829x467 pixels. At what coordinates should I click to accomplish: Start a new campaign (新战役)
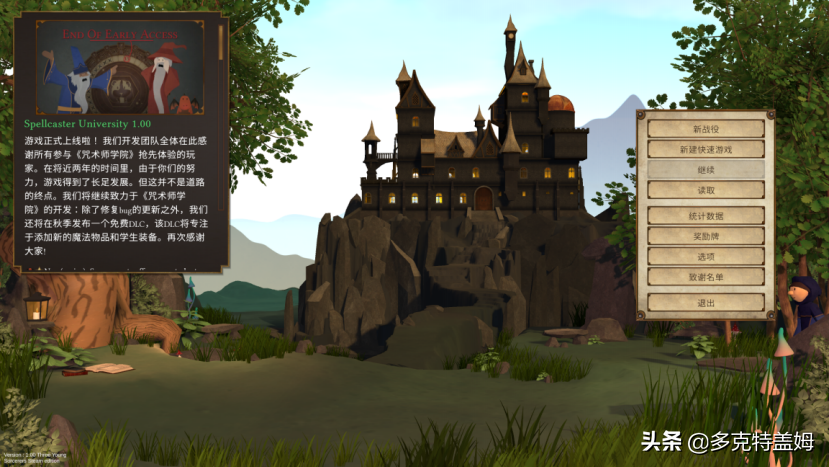pyautogui.click(x=705, y=129)
